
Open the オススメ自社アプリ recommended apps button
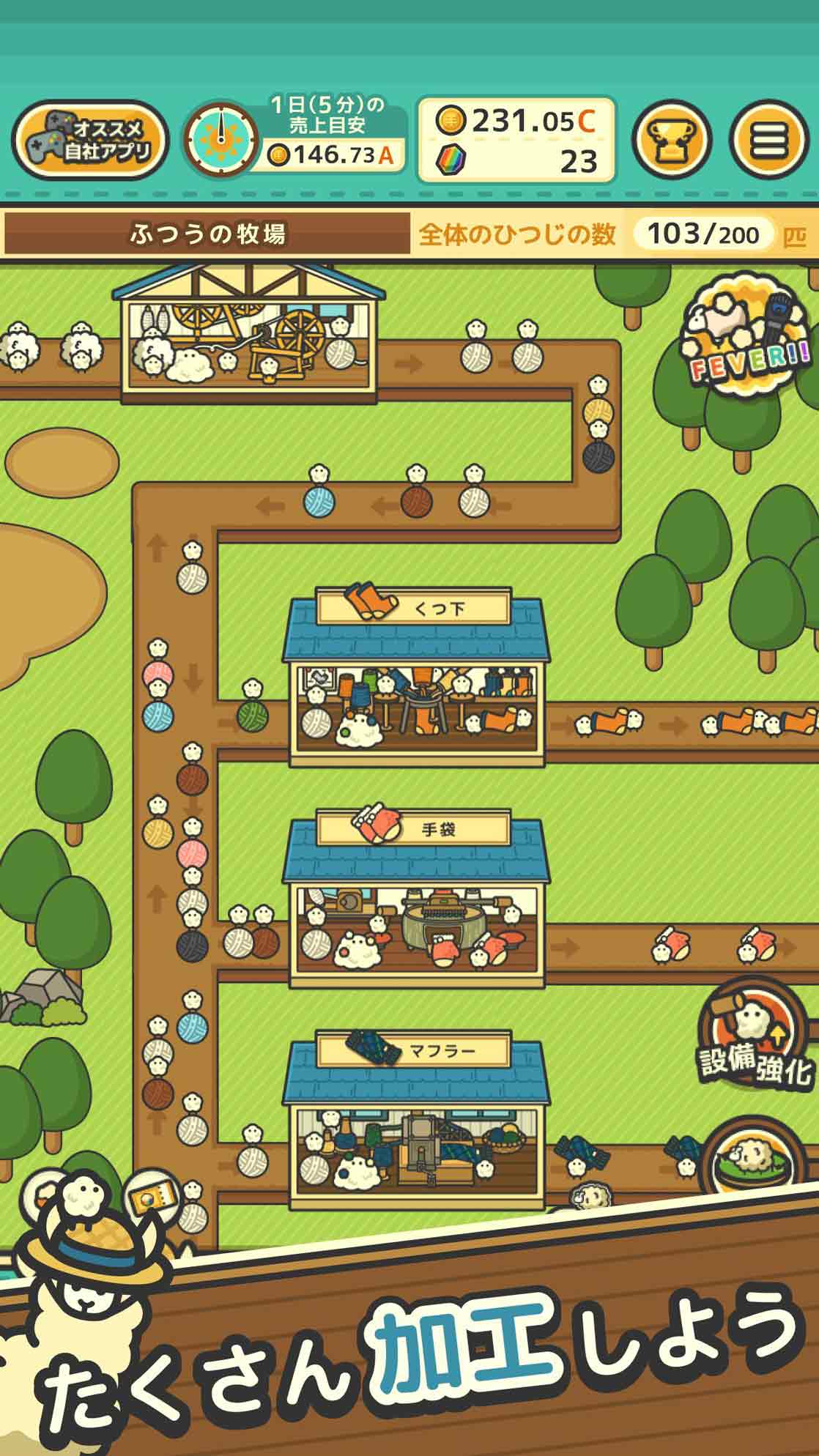[x=89, y=141]
